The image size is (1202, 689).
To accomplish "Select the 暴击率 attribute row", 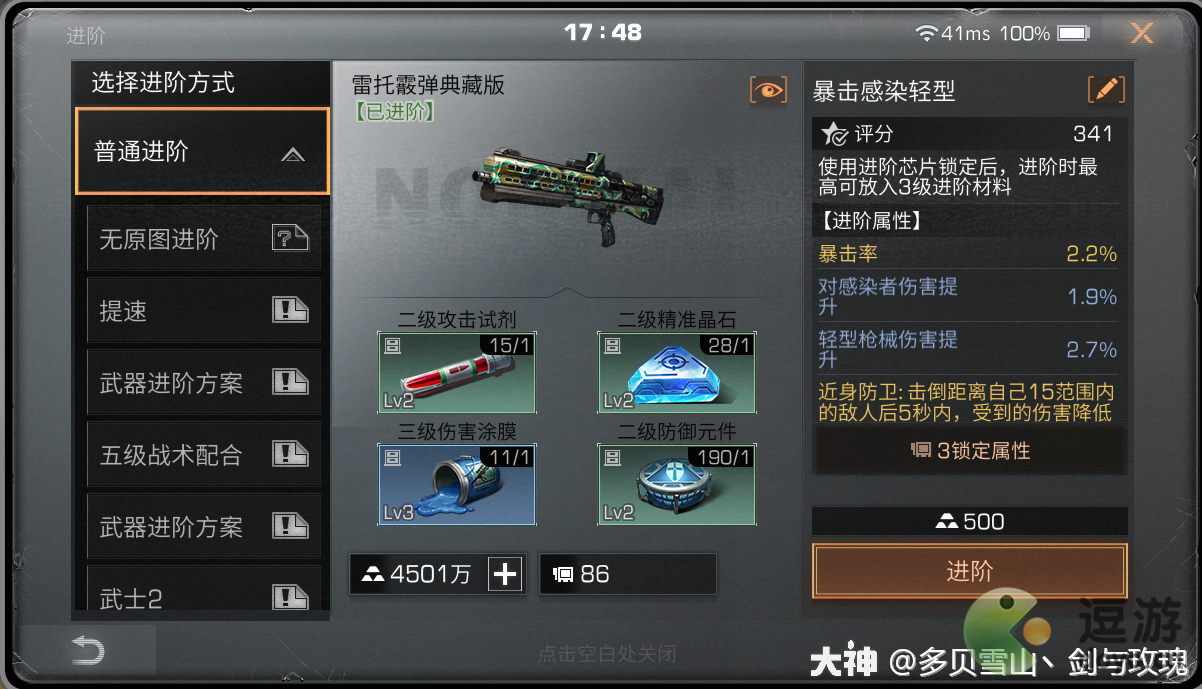I will click(967, 254).
